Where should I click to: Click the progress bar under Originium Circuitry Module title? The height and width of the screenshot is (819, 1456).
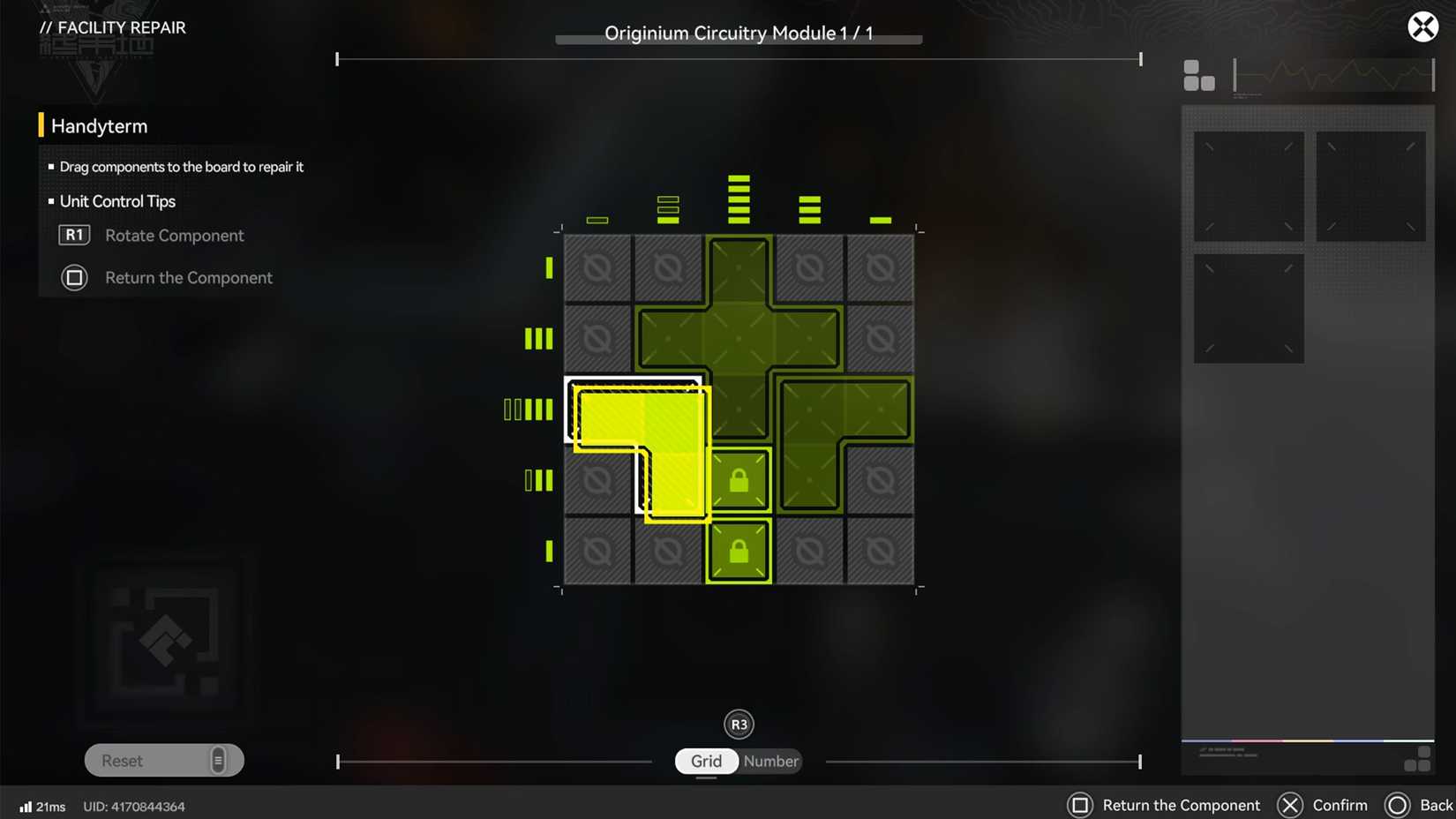[738, 39]
